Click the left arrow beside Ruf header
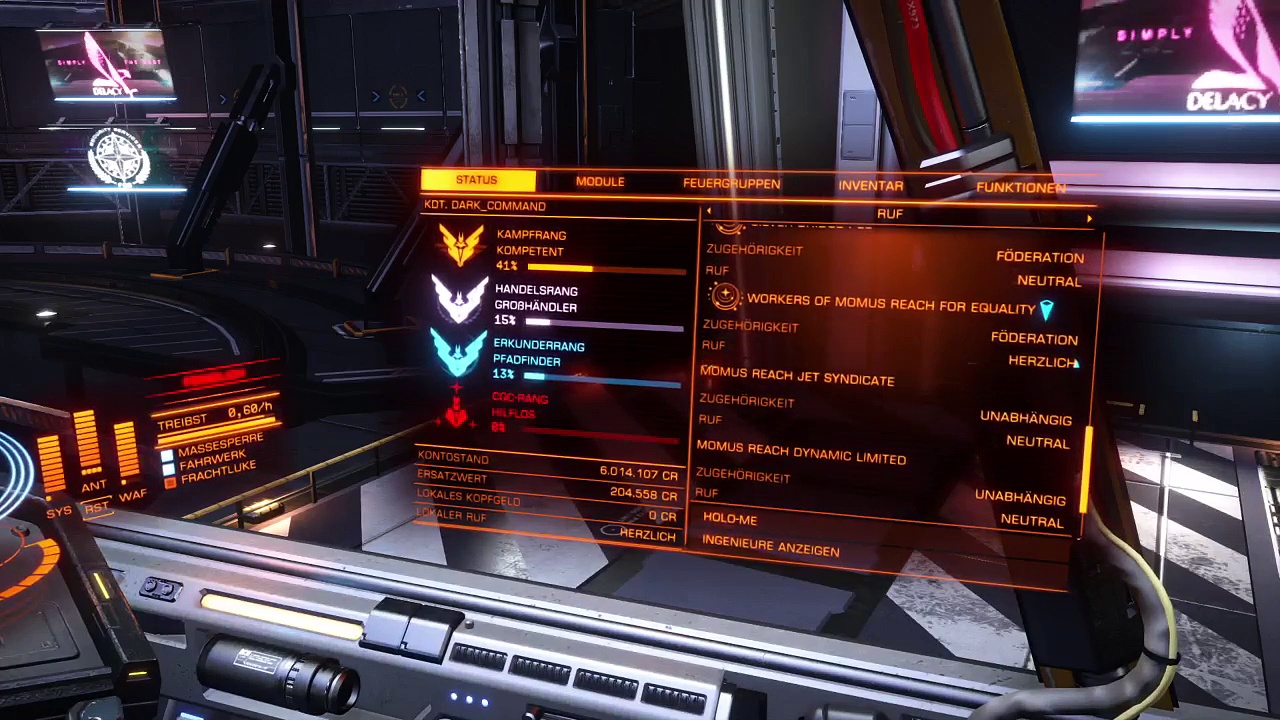This screenshot has width=1280, height=720. click(709, 212)
